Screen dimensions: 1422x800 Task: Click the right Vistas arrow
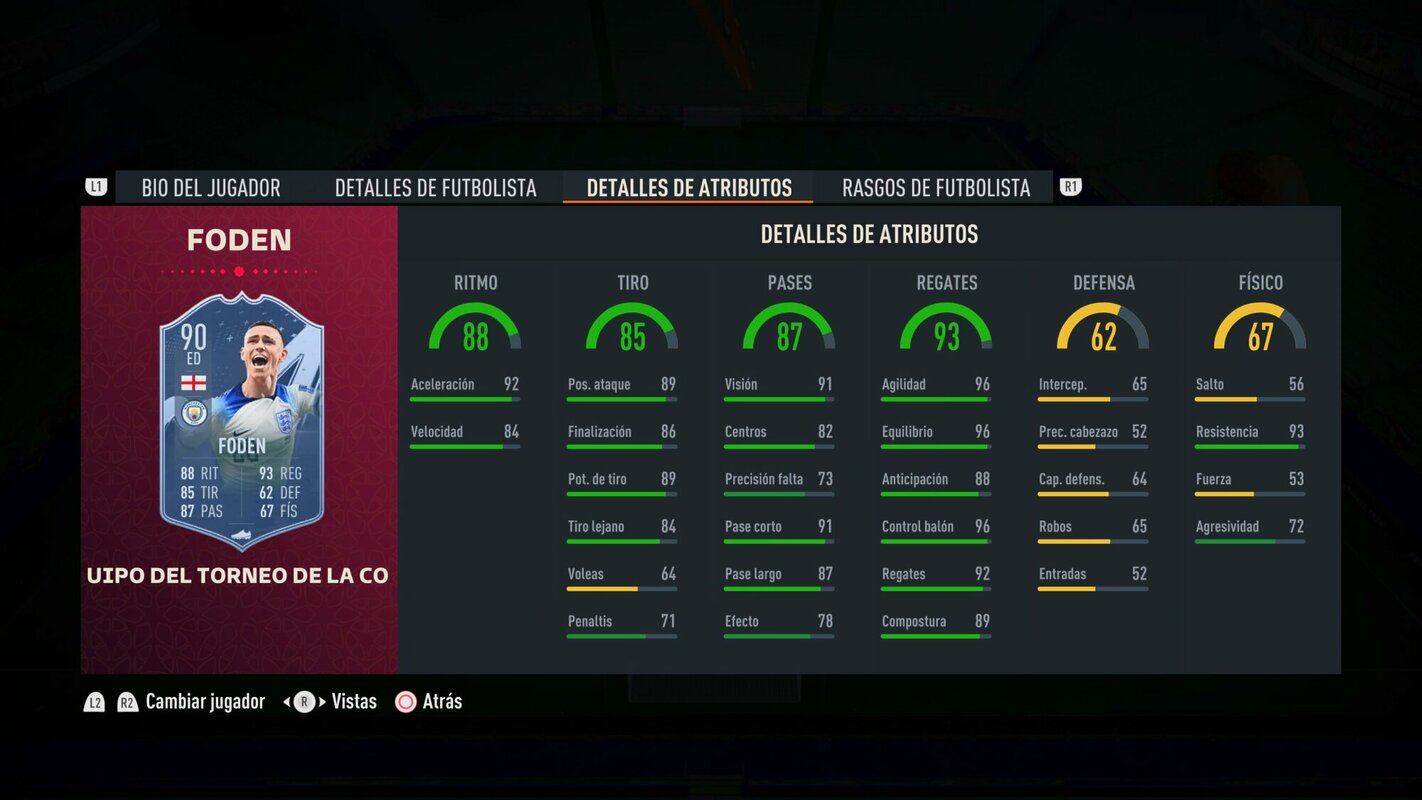coord(322,701)
